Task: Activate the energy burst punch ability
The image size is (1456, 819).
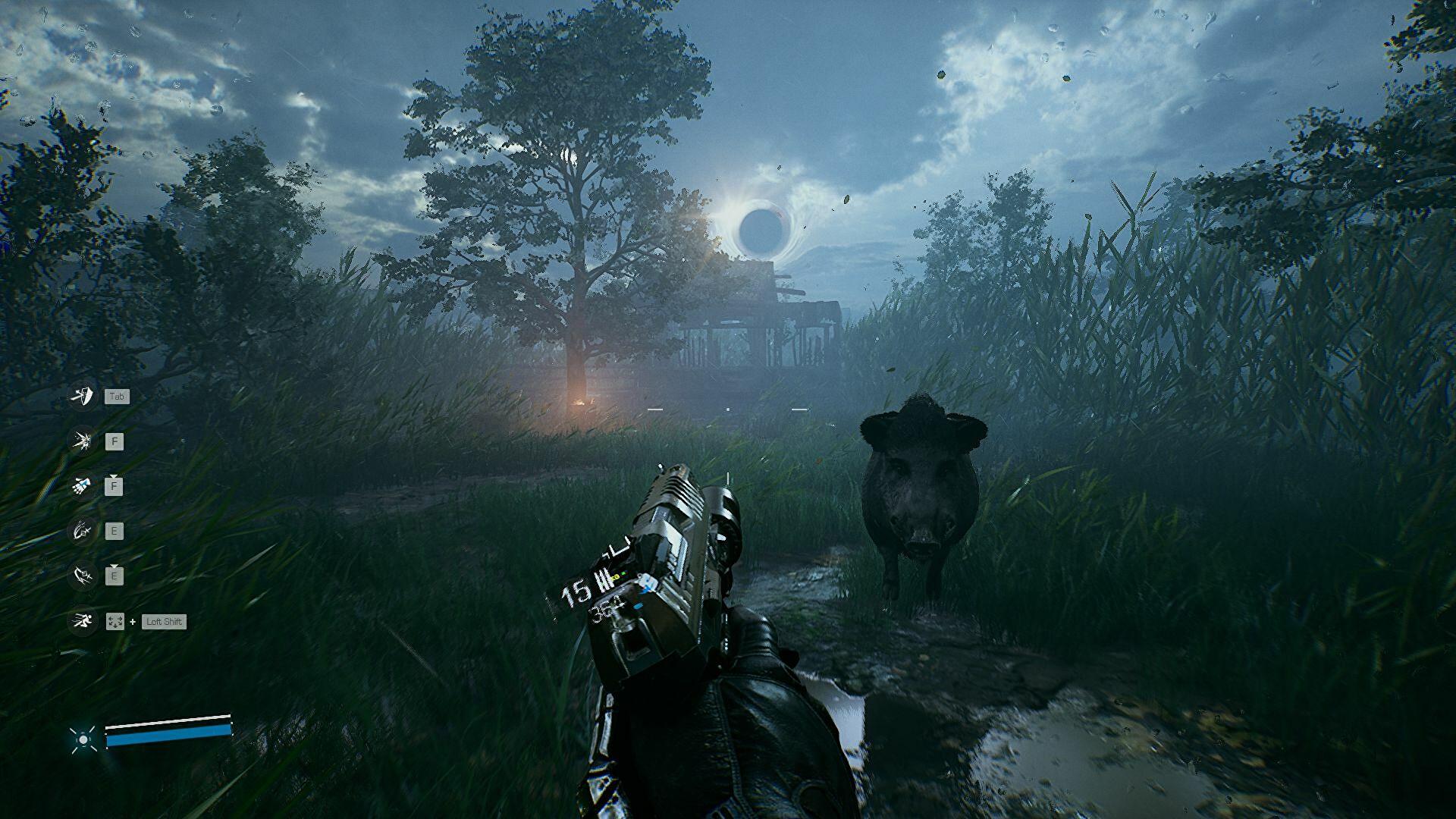Action: coord(81,441)
